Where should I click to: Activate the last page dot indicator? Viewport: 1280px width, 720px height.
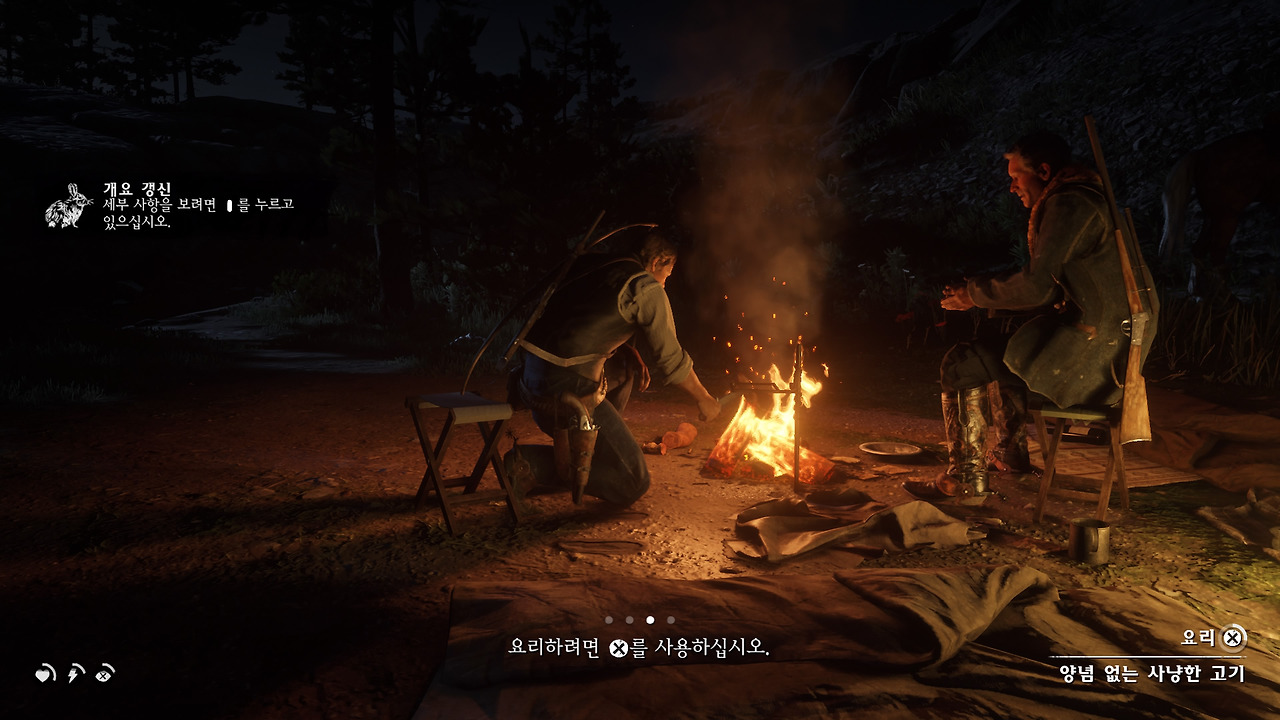point(670,620)
